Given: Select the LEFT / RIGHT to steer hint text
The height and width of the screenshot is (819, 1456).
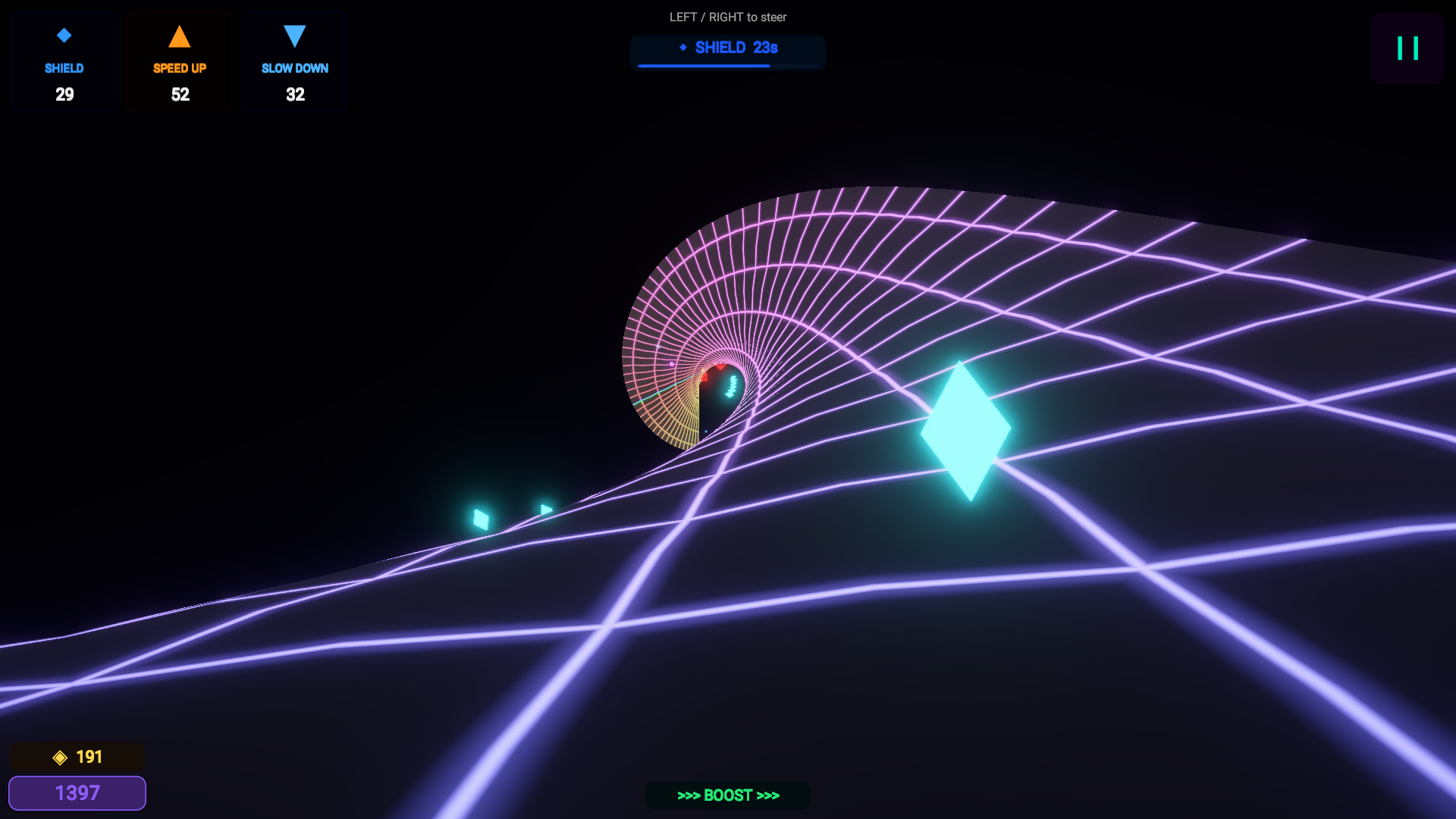Looking at the screenshot, I should [727, 17].
